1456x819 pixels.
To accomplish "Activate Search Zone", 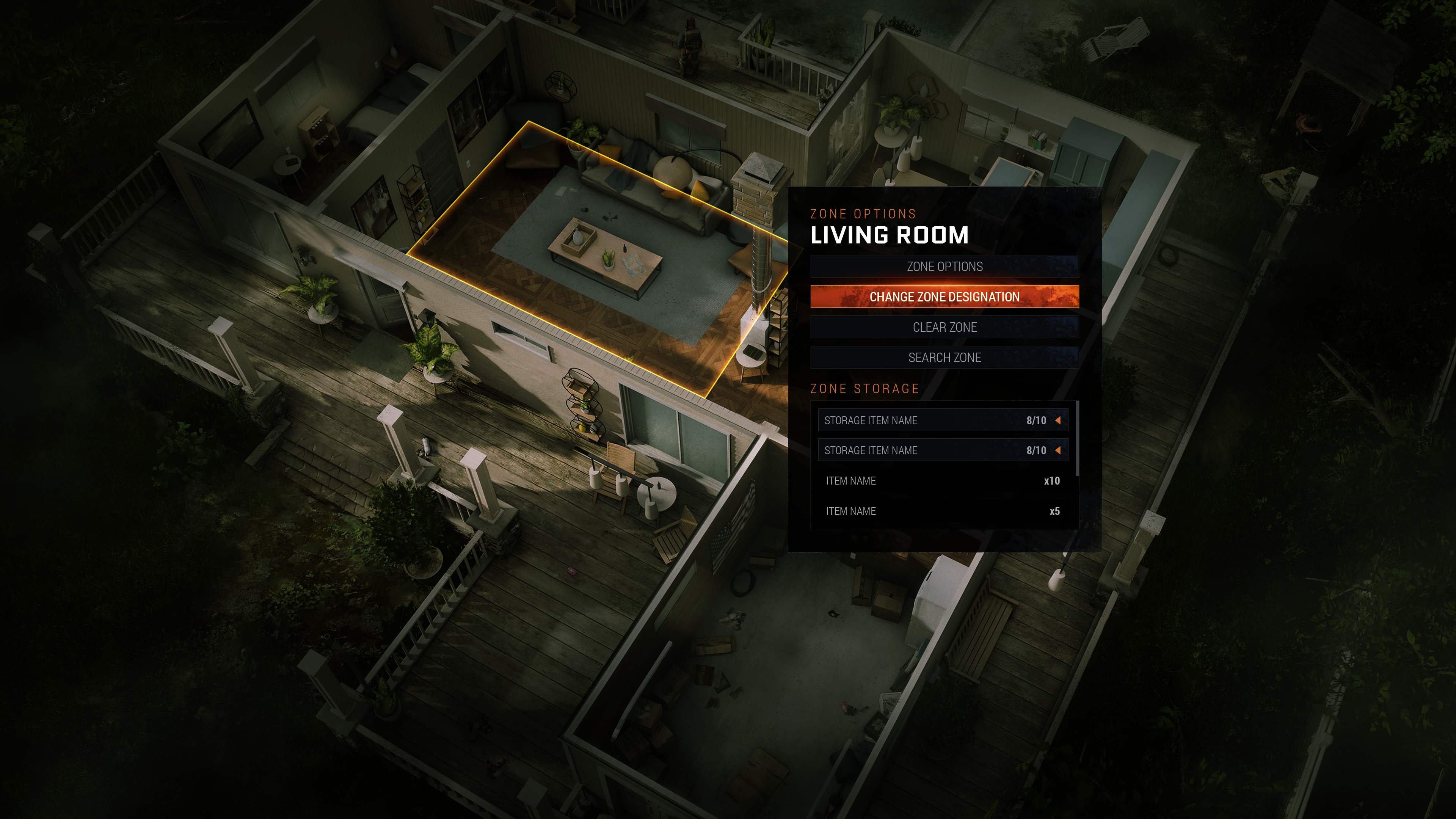I will point(944,358).
